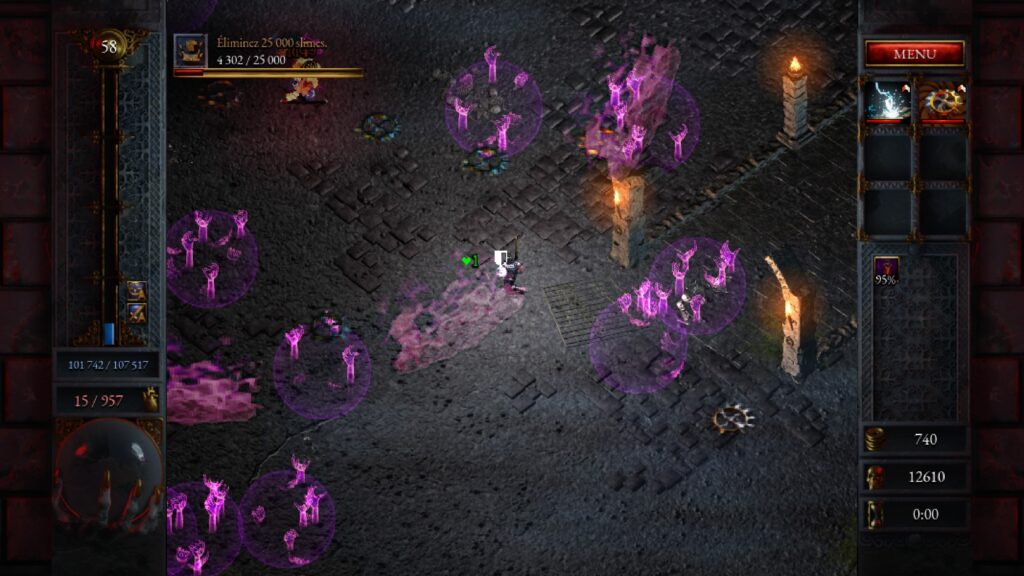Activate the spinning sawblade ability
Screen dimensions: 1024x576
(942, 101)
